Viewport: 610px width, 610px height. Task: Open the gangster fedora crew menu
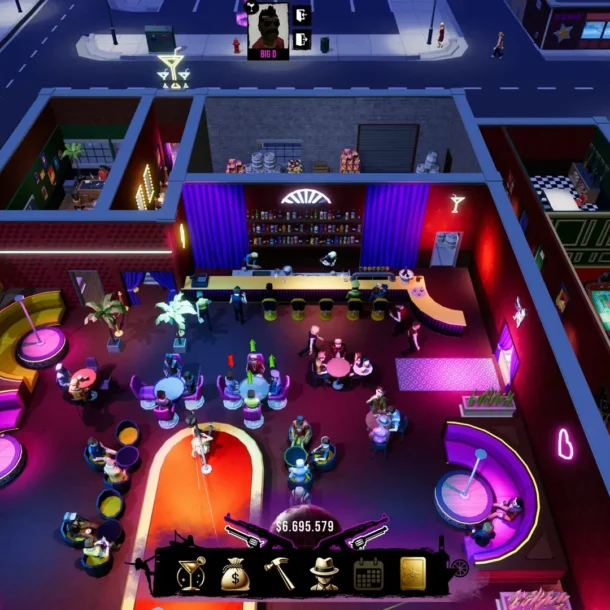point(324,573)
